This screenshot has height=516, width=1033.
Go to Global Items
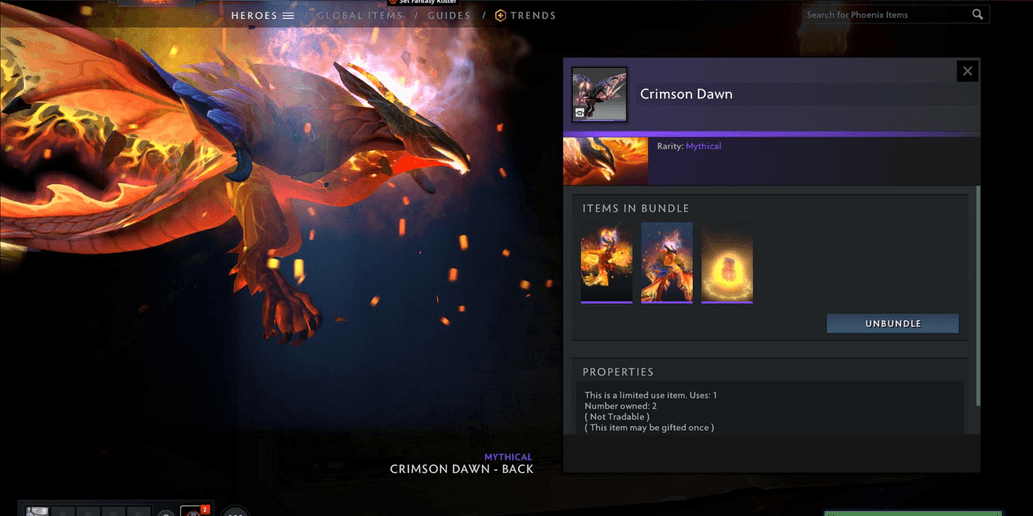pos(360,16)
